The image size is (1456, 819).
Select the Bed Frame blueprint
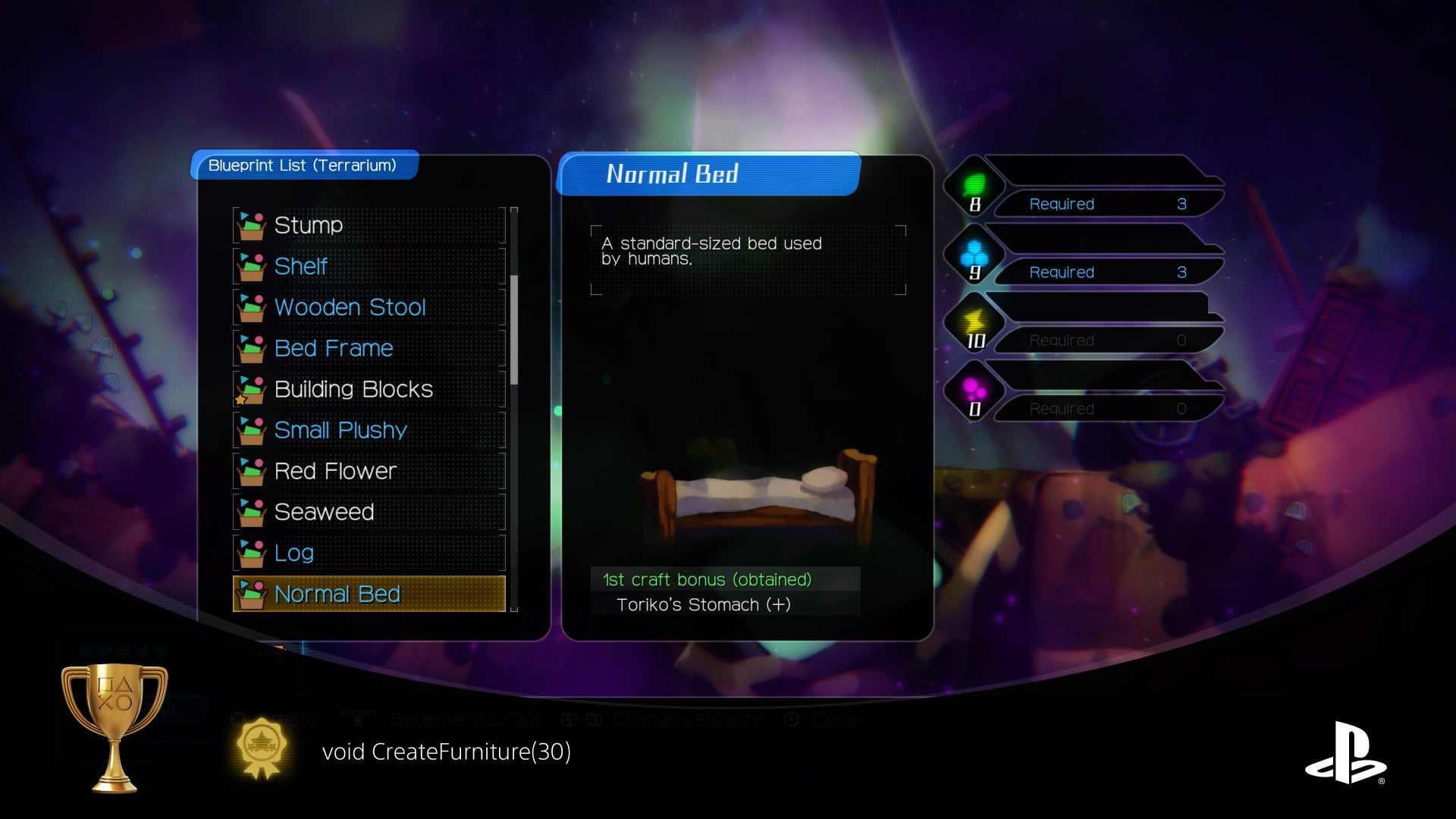point(369,348)
